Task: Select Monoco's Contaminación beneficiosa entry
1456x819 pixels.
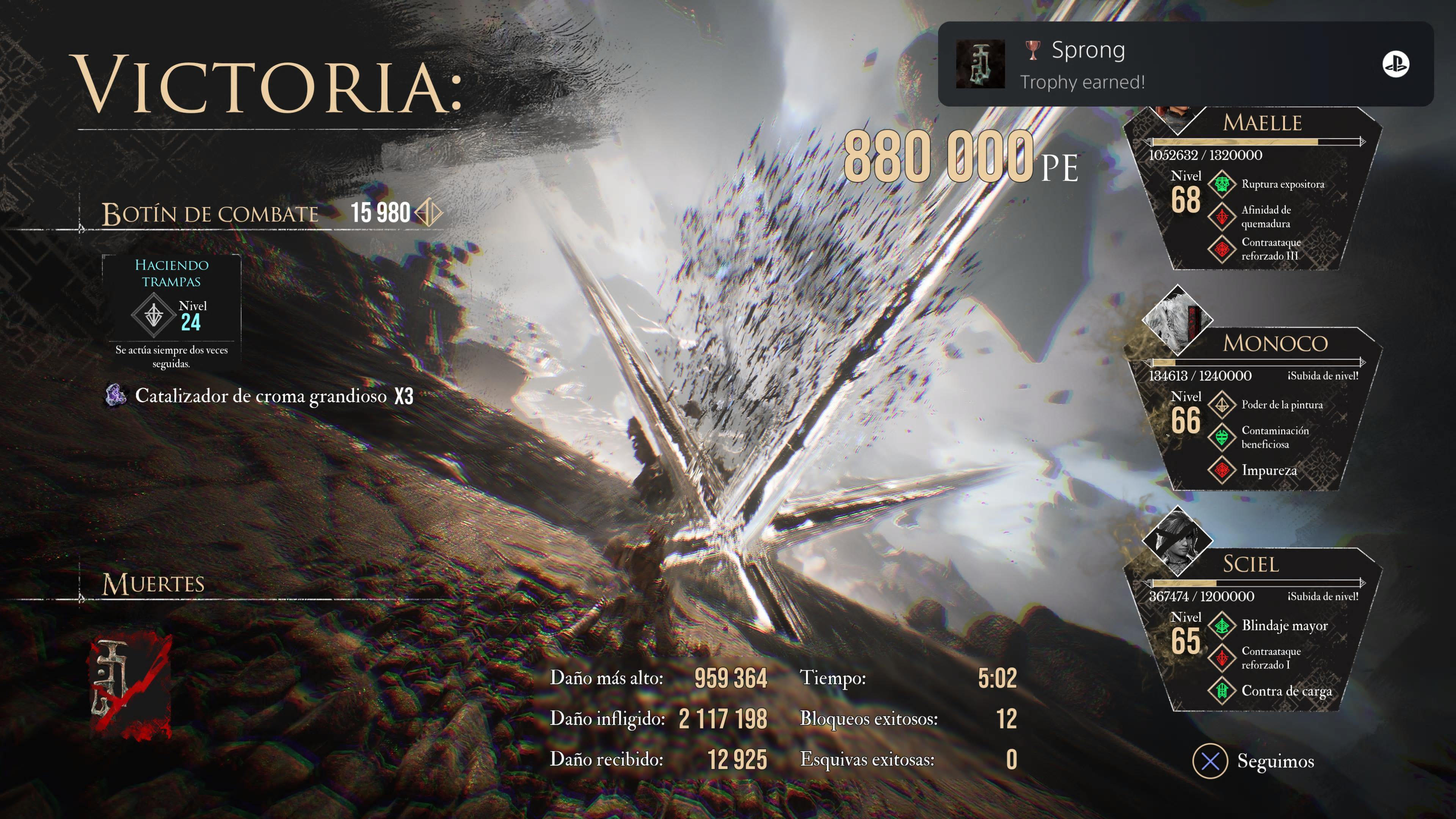Action: coord(1274,438)
